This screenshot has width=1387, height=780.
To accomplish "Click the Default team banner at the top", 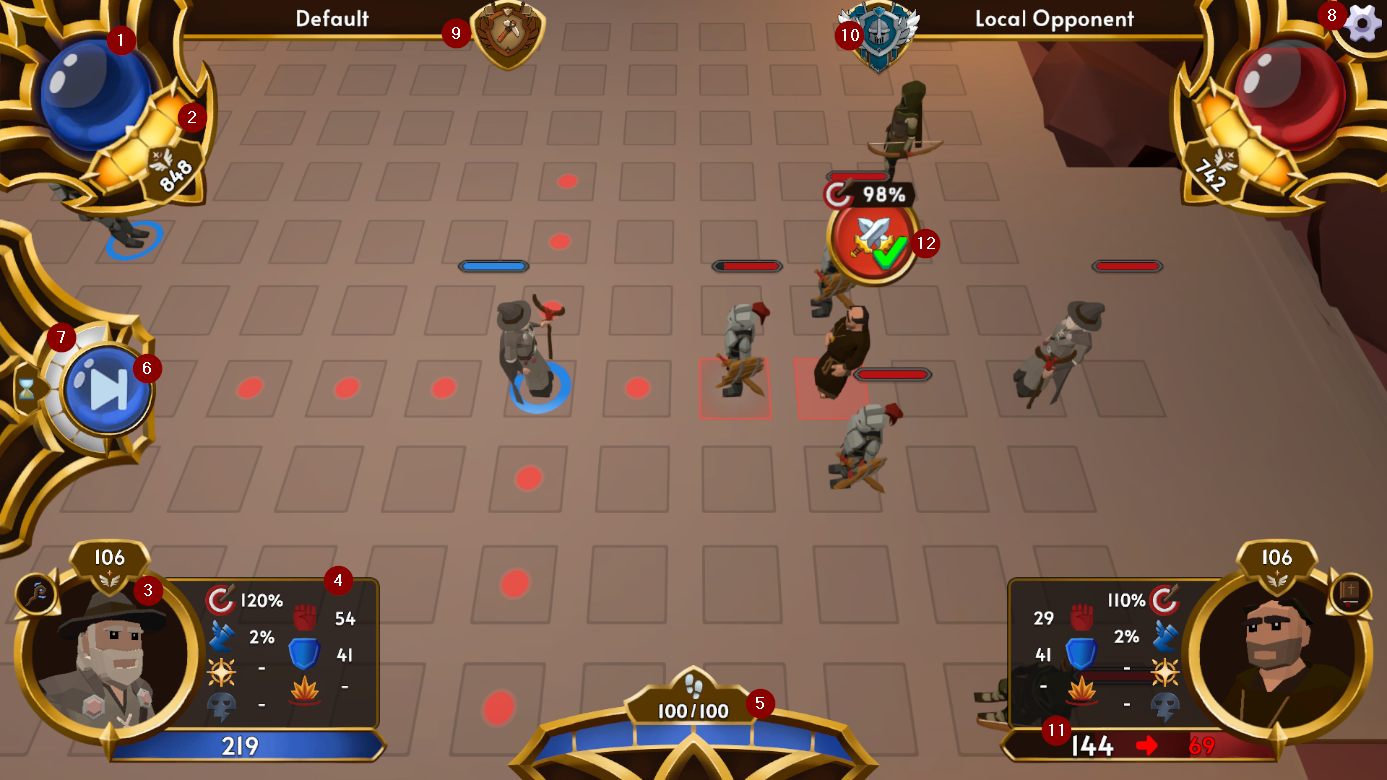I will (x=330, y=19).
